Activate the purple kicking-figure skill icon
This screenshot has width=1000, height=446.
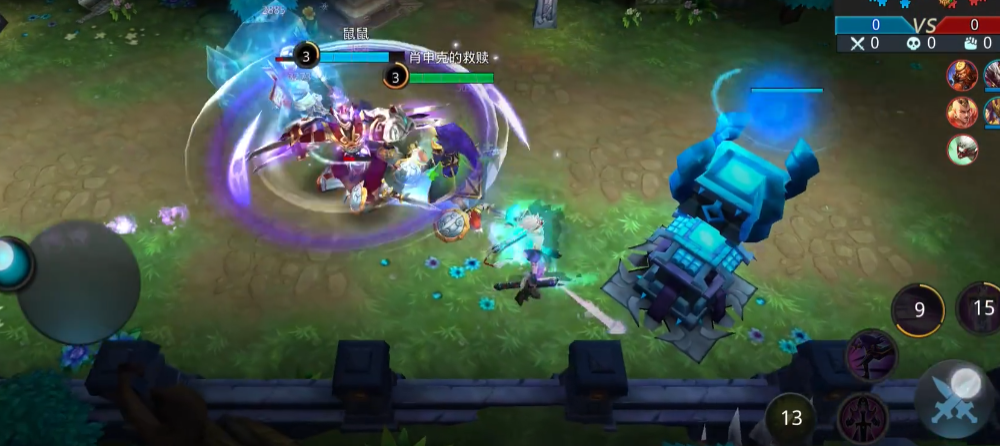tap(871, 356)
